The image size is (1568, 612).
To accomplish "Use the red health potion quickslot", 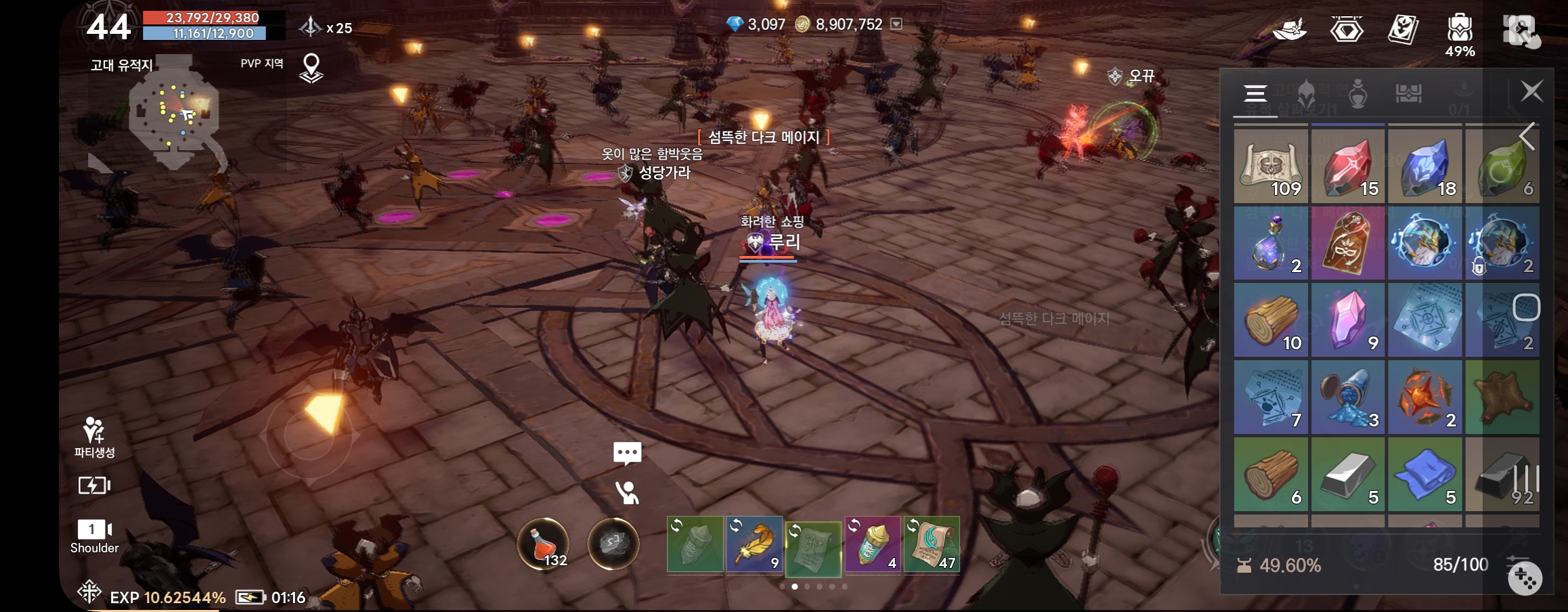I will 544,544.
